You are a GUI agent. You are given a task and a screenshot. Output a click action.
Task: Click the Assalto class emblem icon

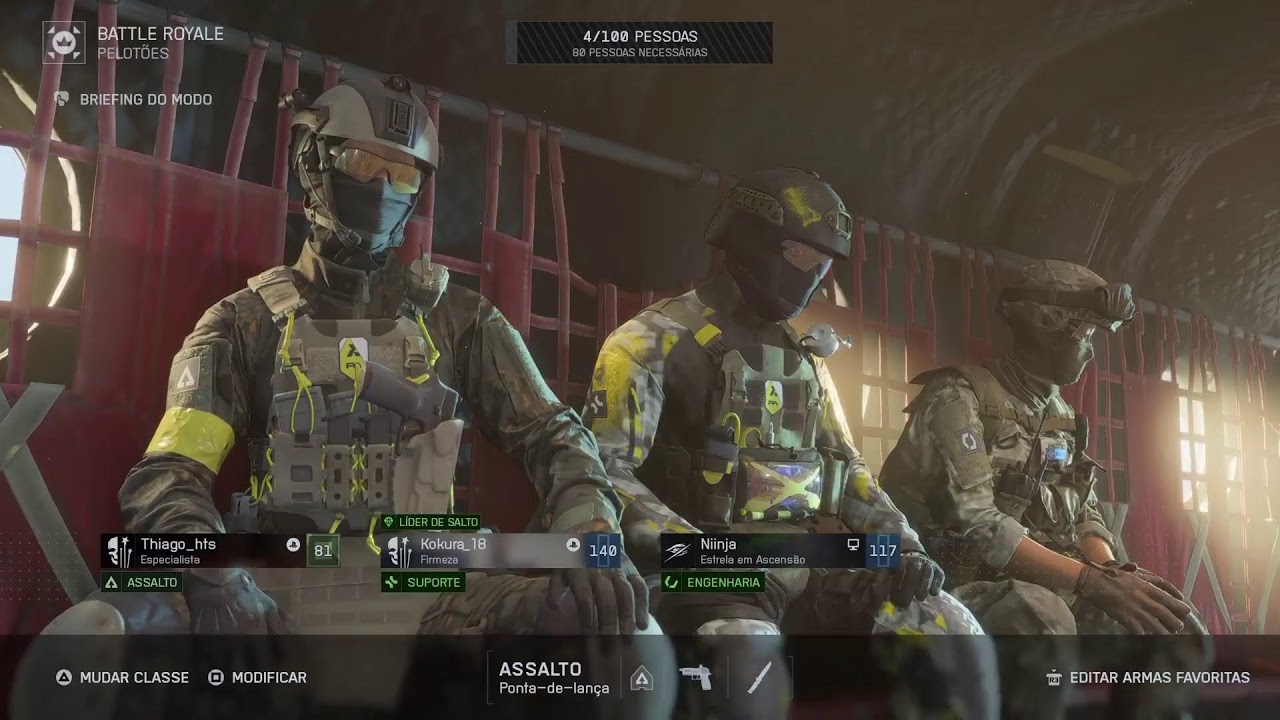point(642,678)
